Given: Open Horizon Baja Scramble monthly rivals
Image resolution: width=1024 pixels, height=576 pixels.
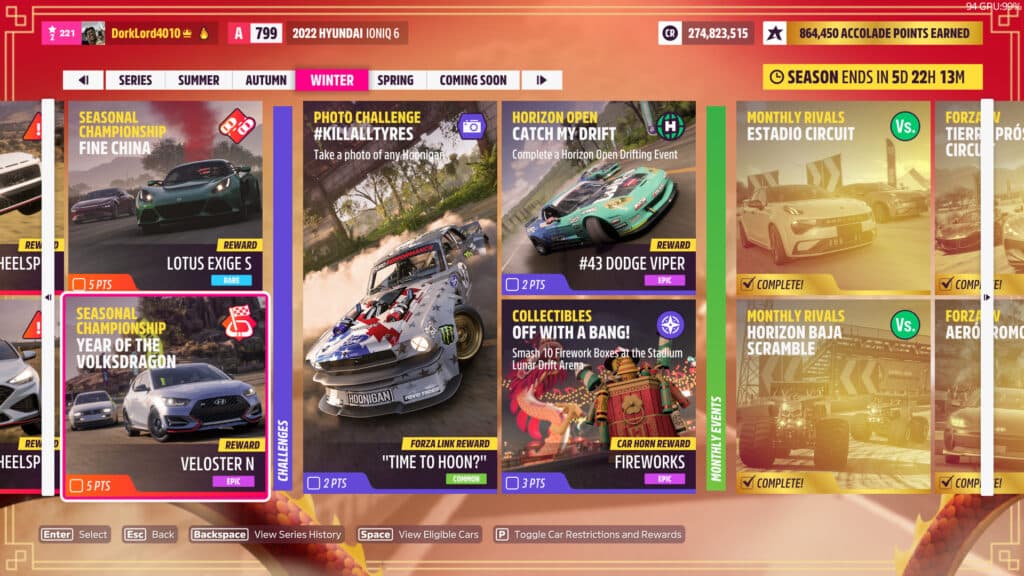Looking at the screenshot, I should click(x=832, y=395).
